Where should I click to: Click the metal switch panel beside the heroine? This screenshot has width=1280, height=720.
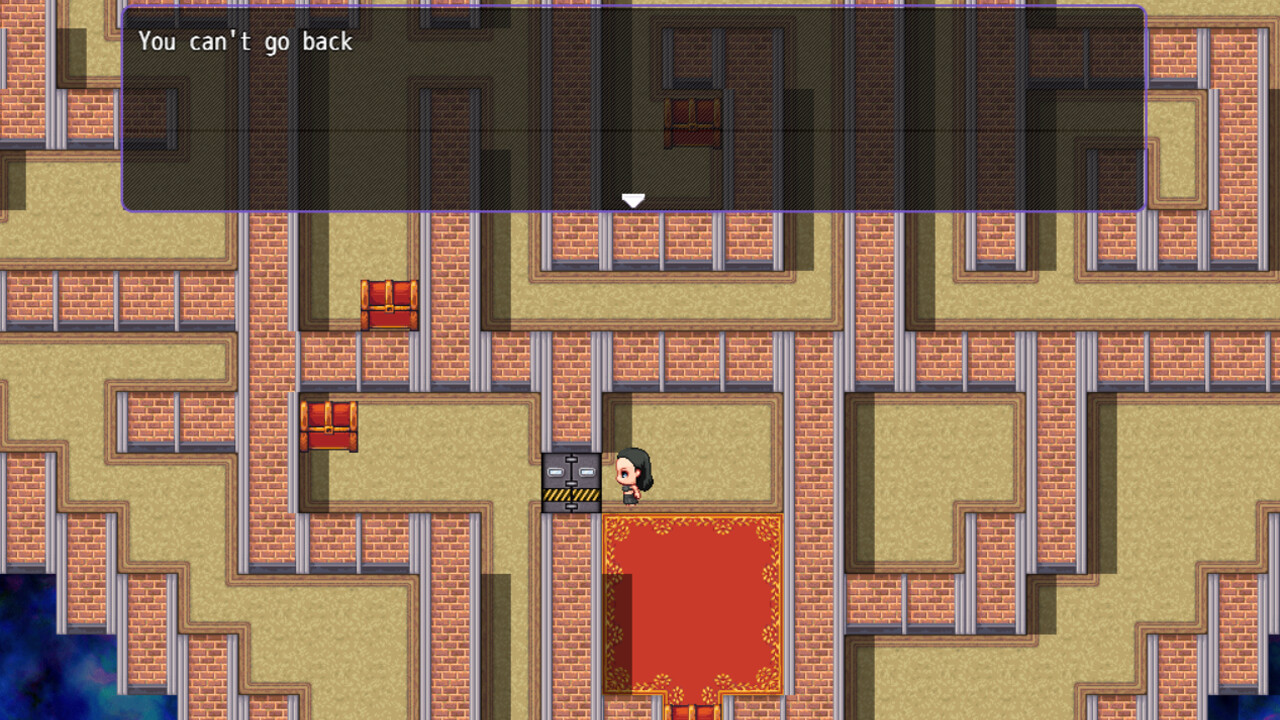click(x=572, y=480)
